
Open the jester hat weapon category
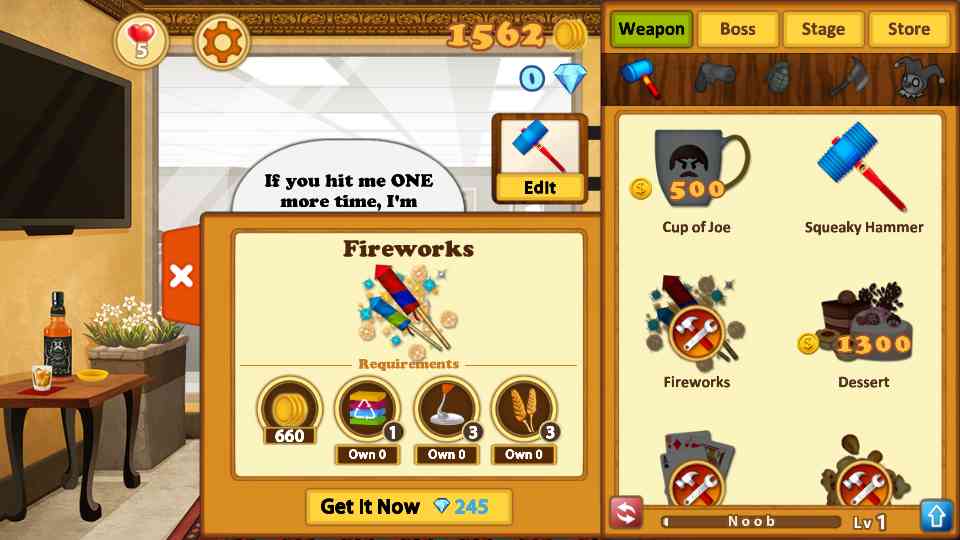pos(913,77)
